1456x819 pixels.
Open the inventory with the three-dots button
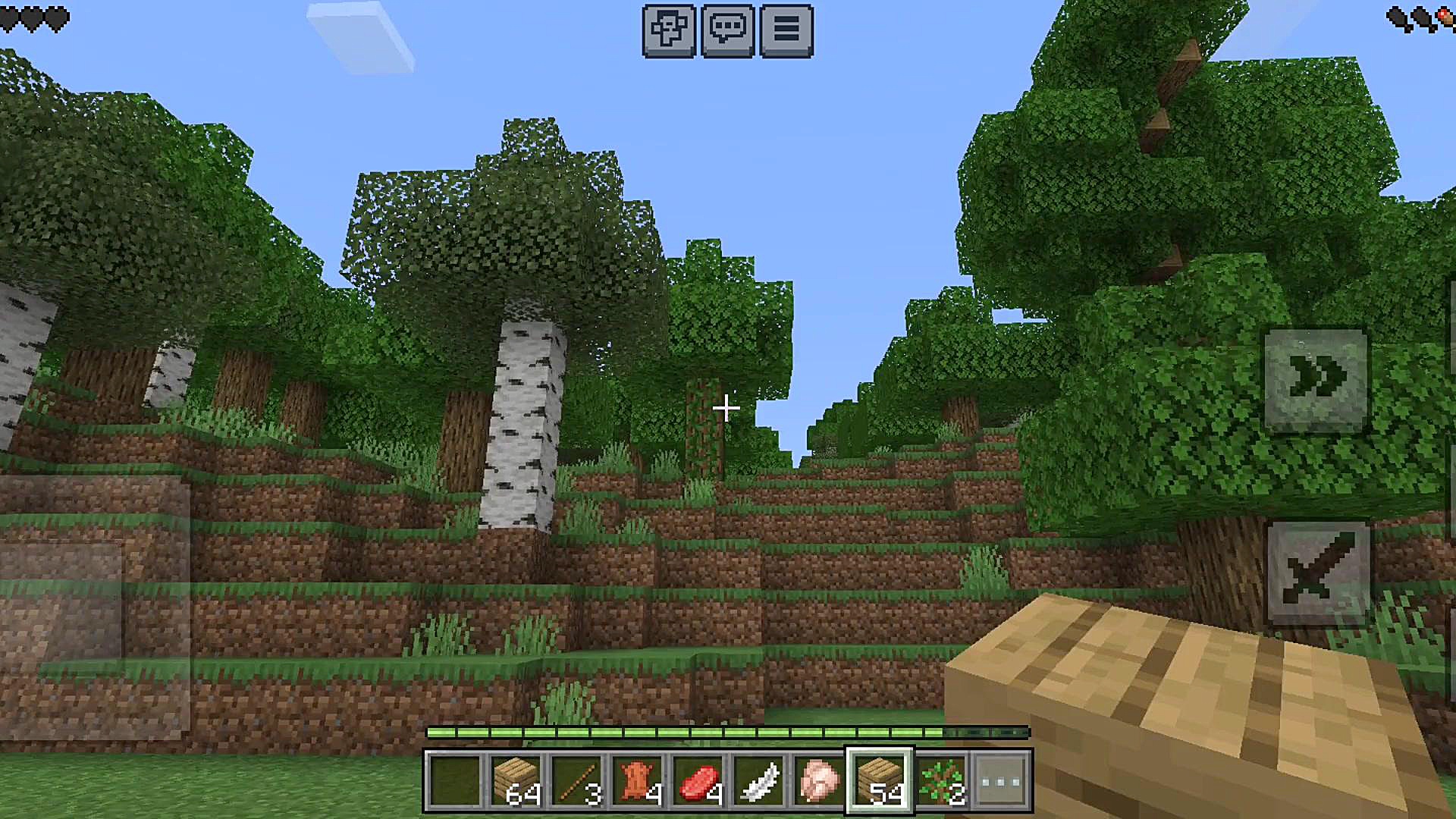(x=1001, y=780)
